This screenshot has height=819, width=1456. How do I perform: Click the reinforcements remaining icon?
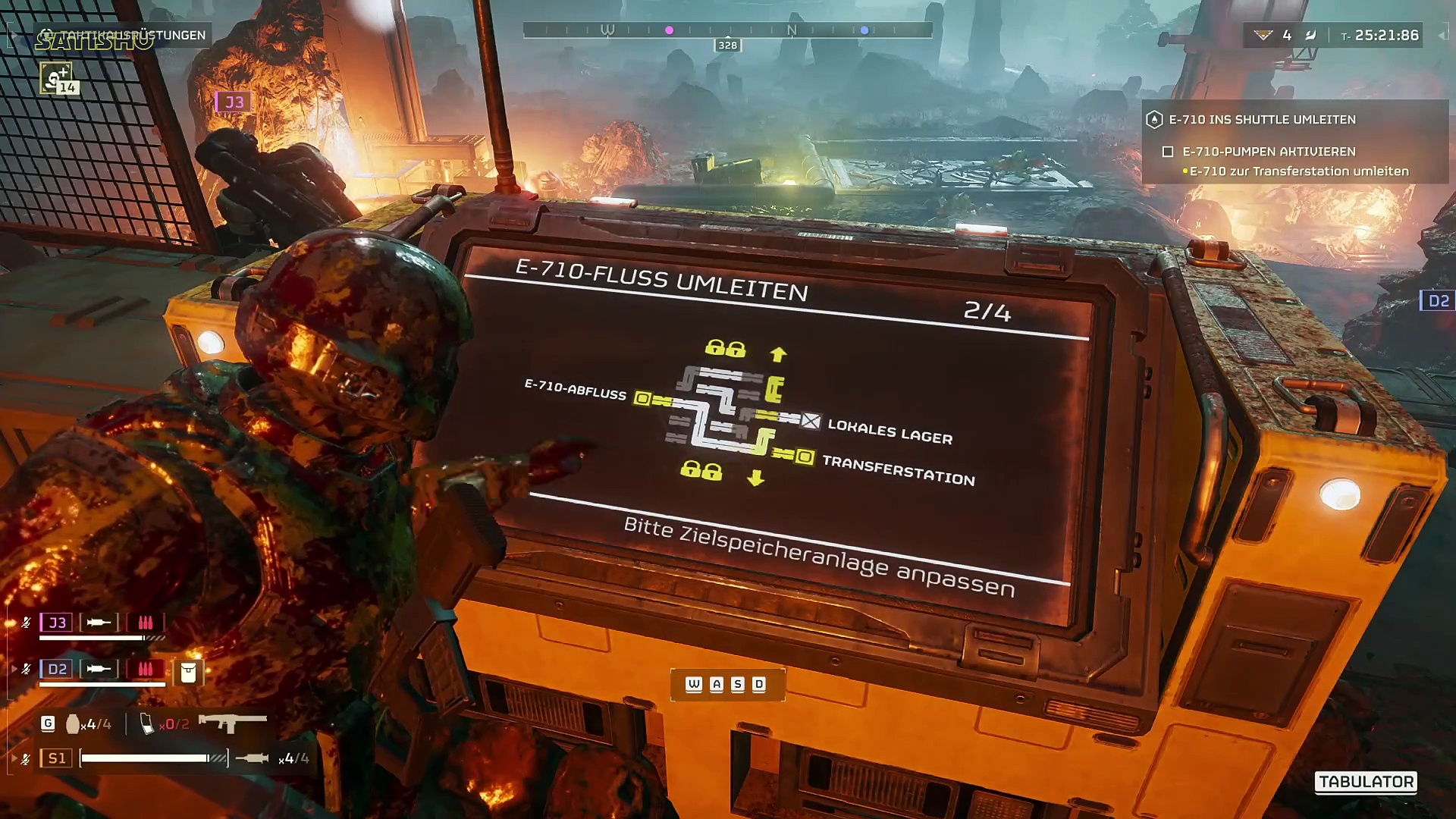[x=1263, y=35]
